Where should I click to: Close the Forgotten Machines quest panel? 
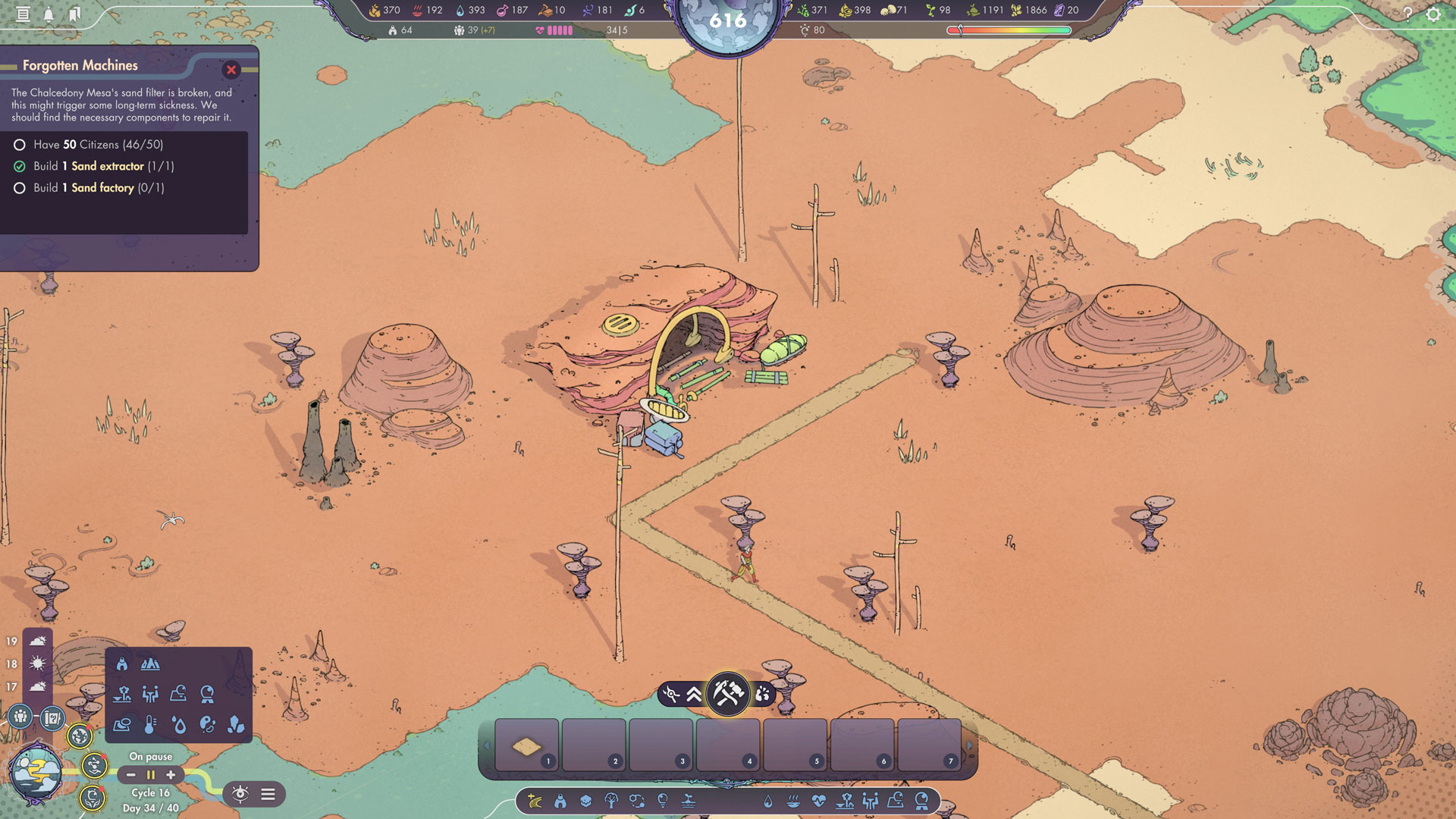[231, 70]
